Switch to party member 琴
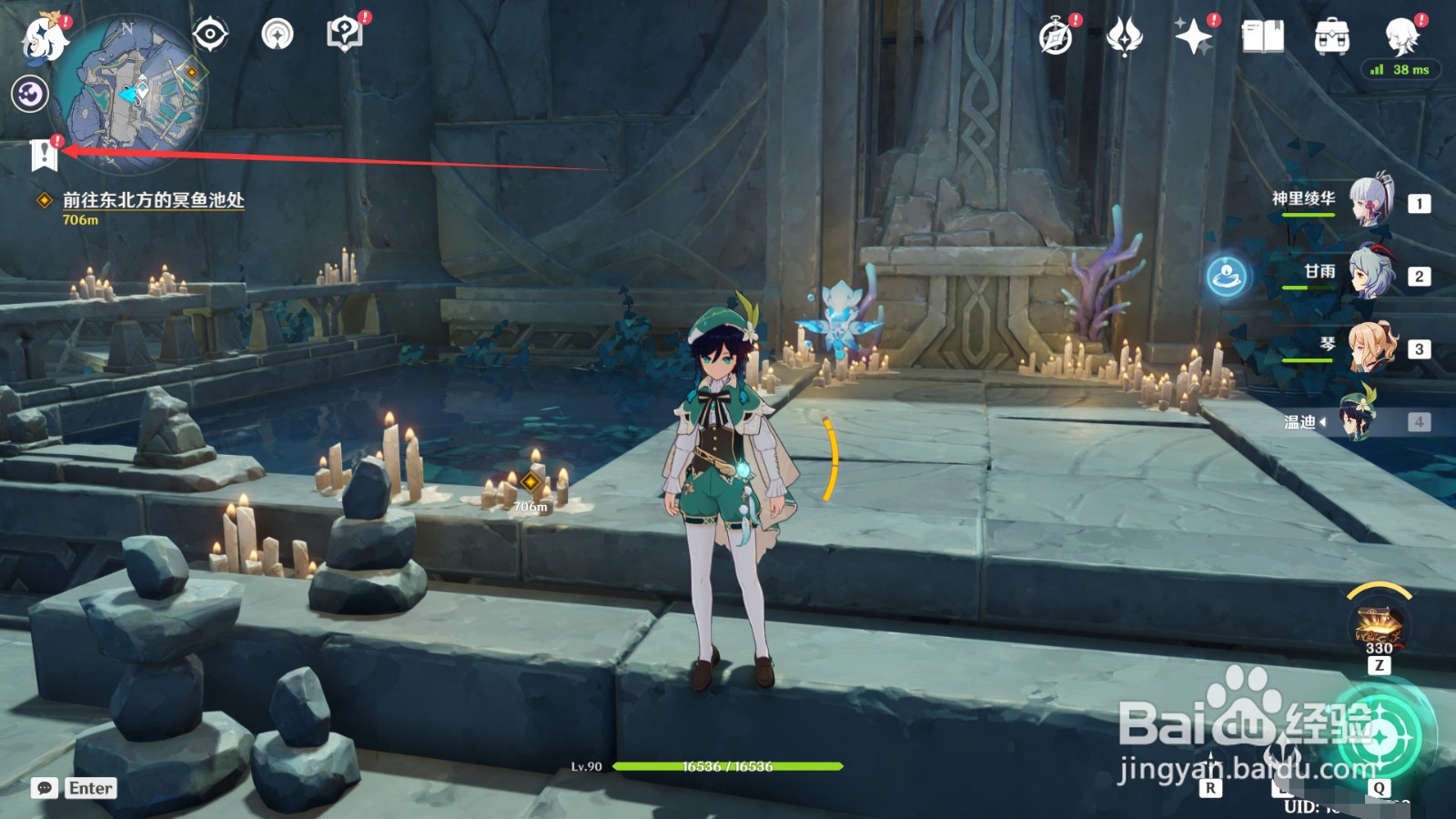The image size is (1456, 819). tap(1370, 346)
